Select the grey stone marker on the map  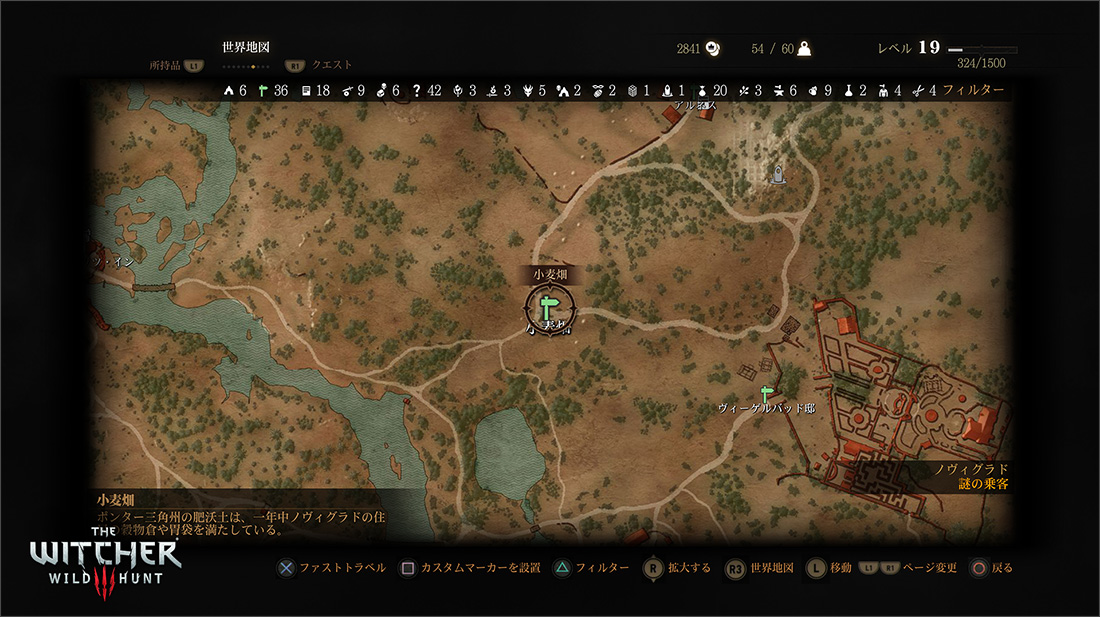click(x=778, y=176)
